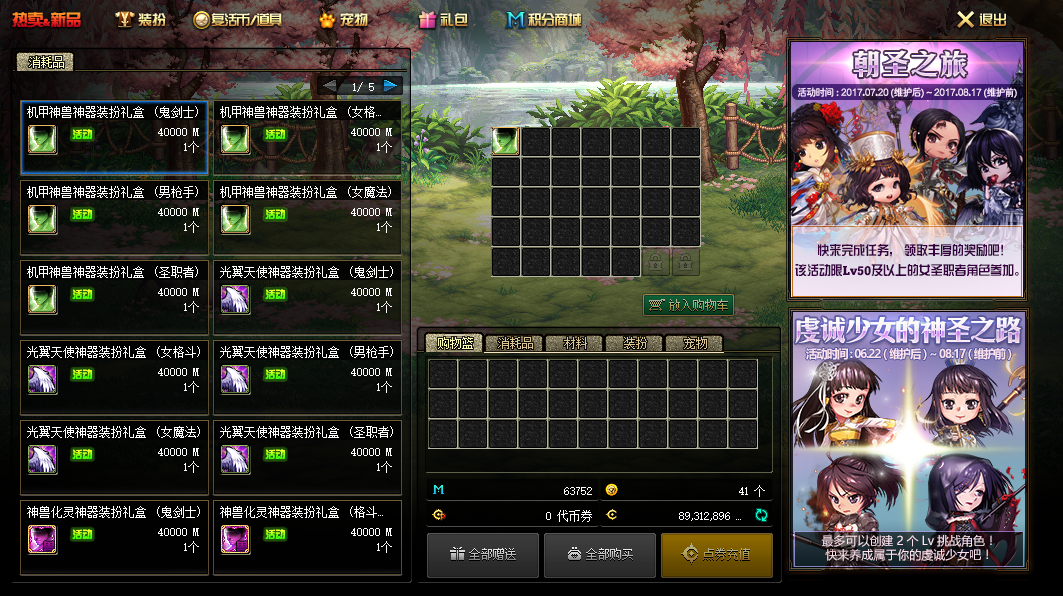Go to the 积分商城 points mall
The width and height of the screenshot is (1063, 596).
click(544, 19)
